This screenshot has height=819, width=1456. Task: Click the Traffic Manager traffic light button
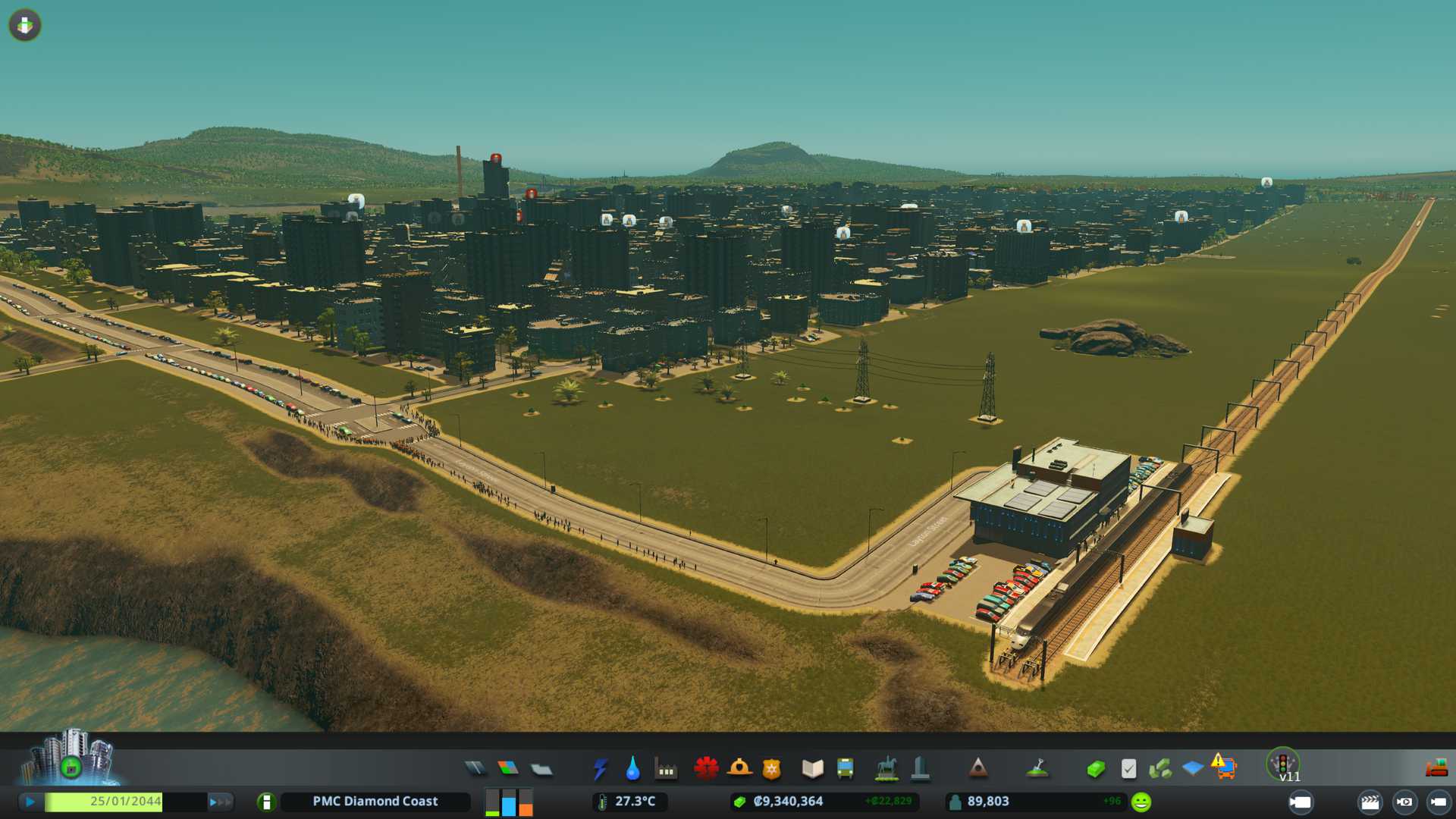tap(1282, 763)
